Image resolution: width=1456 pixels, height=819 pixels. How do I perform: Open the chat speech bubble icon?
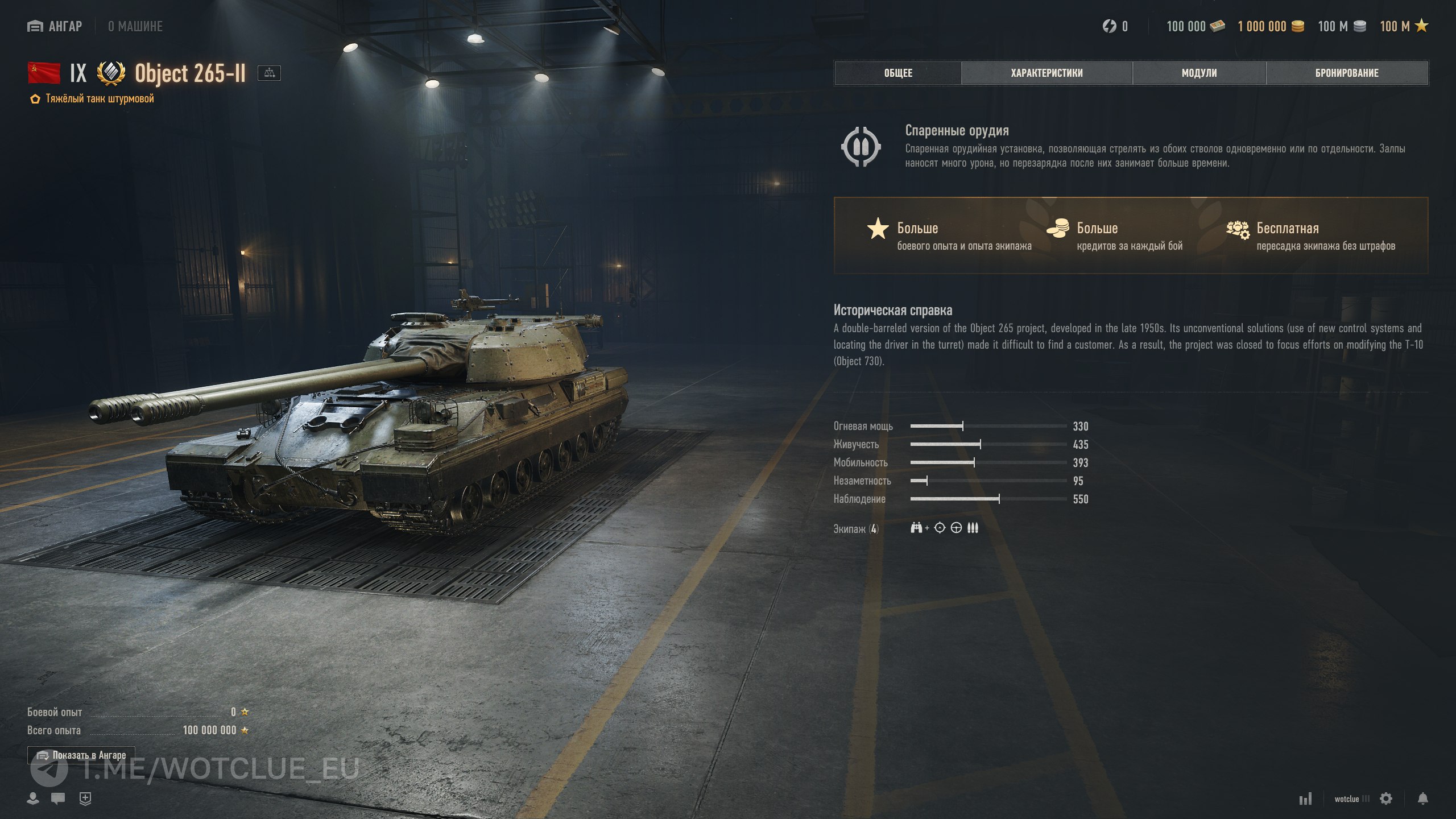pos(57,799)
